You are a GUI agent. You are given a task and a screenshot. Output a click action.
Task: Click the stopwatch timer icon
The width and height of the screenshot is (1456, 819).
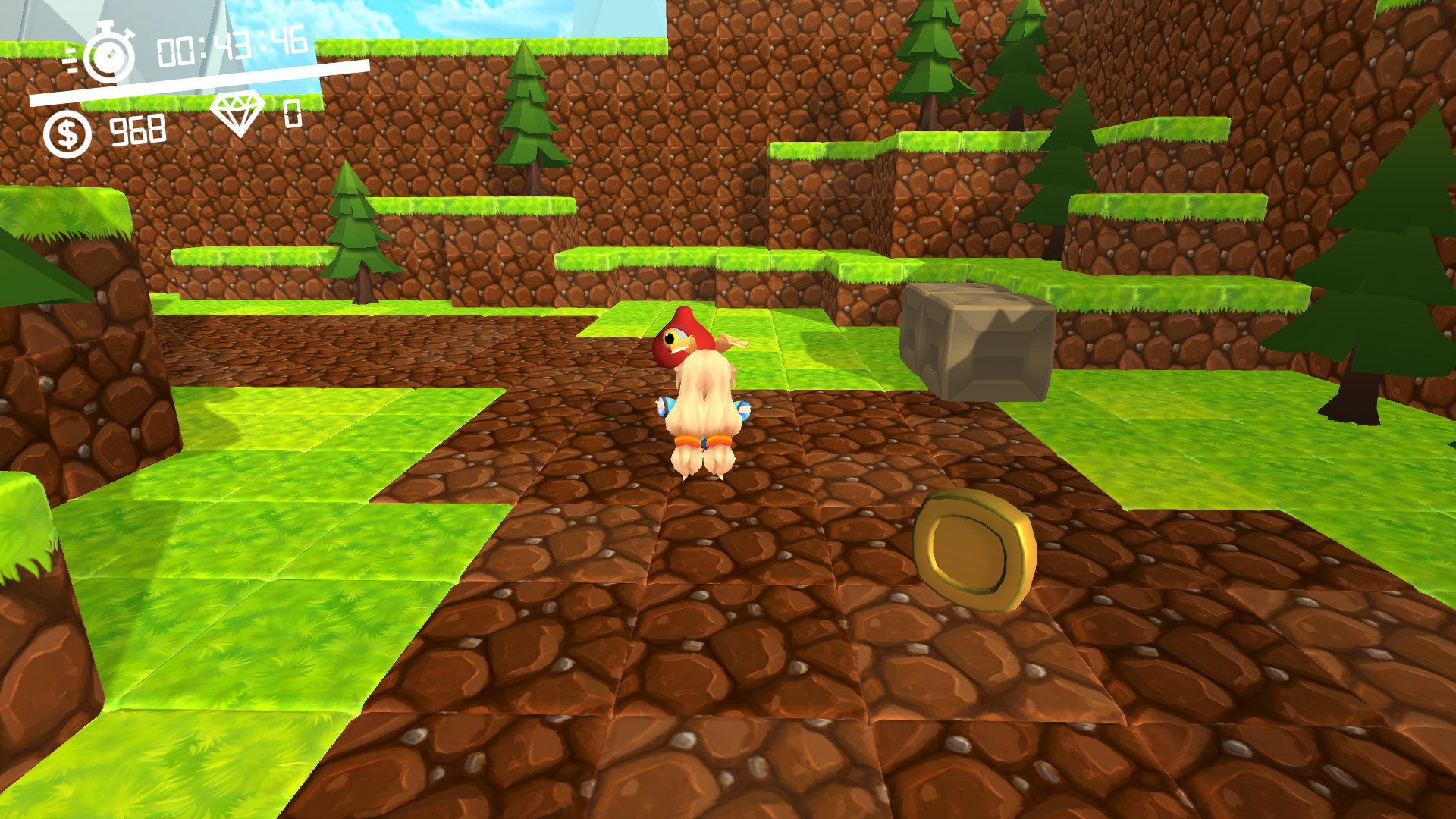click(x=108, y=55)
